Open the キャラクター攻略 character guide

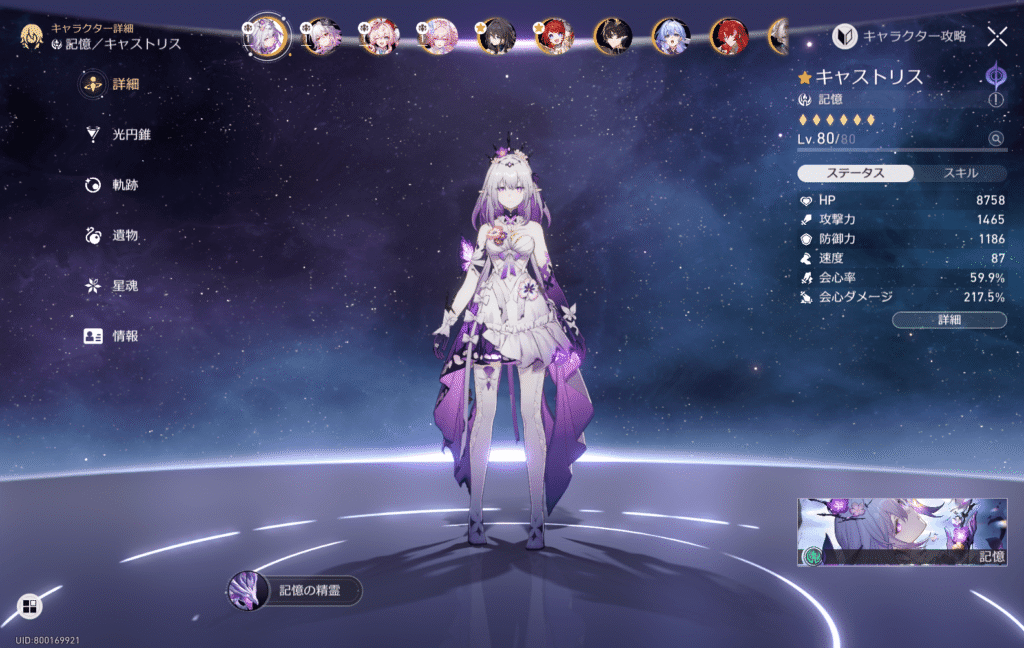pyautogui.click(x=900, y=37)
